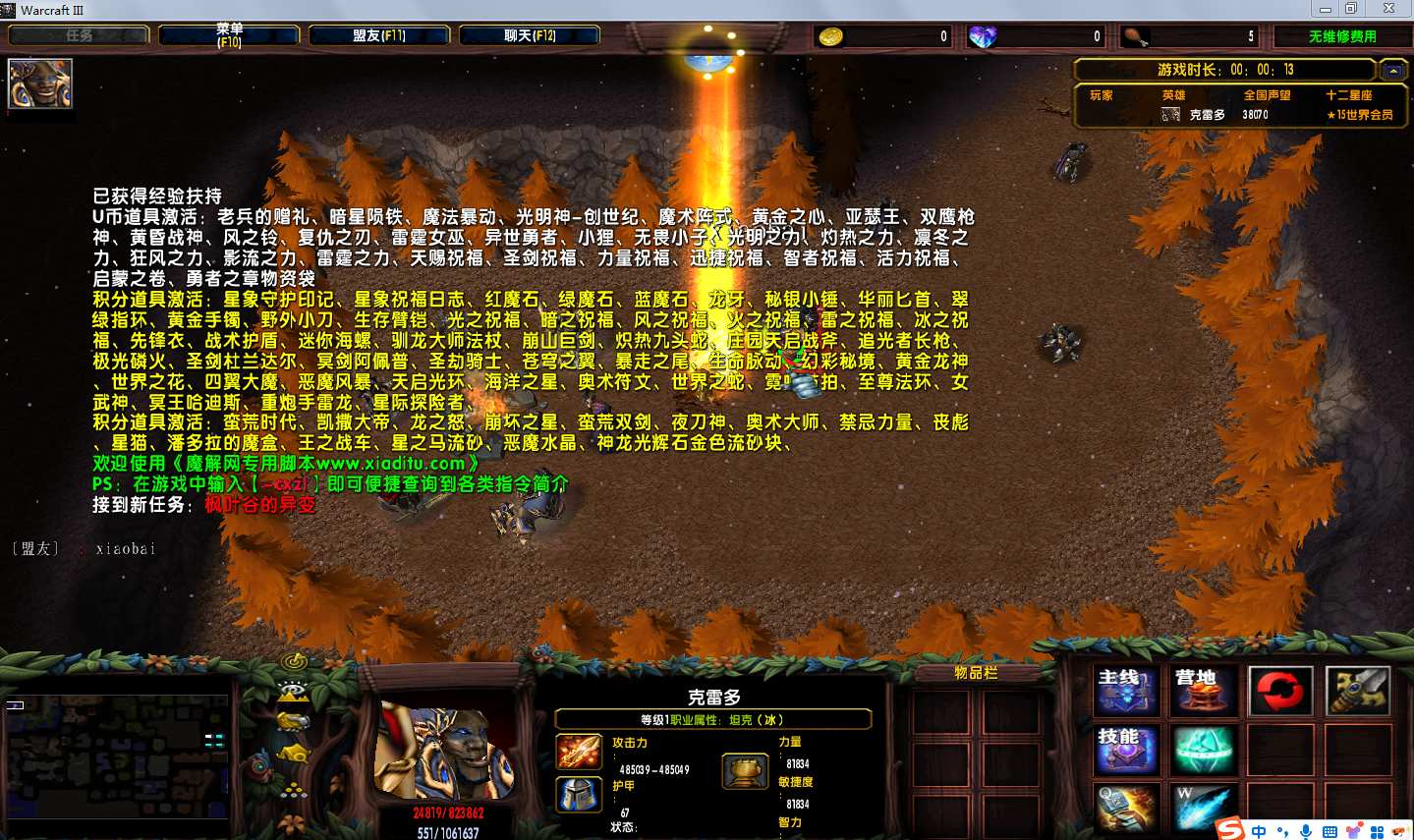Open the 技能 skills book

pos(1126,750)
